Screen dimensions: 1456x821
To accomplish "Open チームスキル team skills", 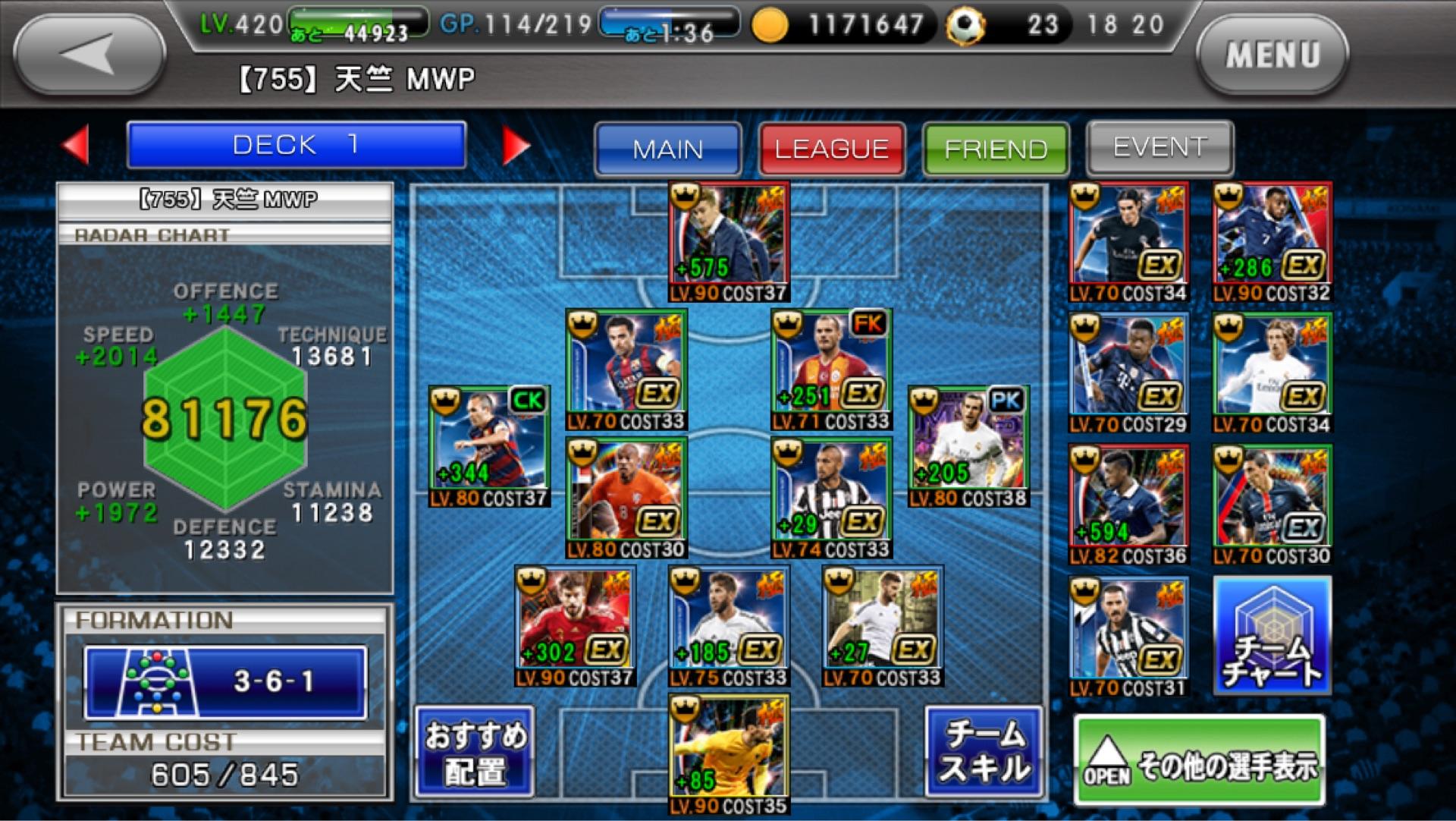I will pos(984,752).
